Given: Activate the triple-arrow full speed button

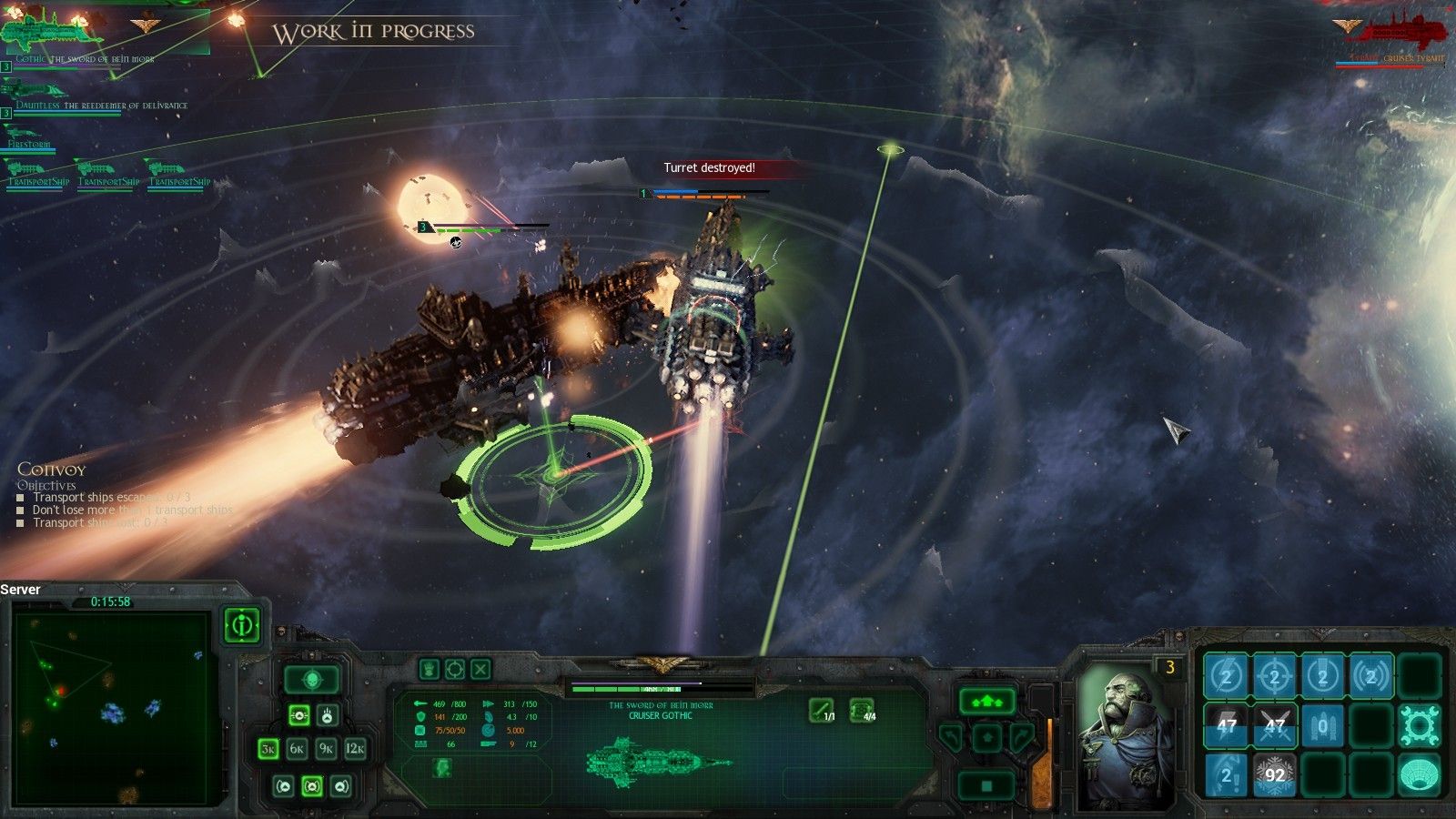Looking at the screenshot, I should 986,702.
